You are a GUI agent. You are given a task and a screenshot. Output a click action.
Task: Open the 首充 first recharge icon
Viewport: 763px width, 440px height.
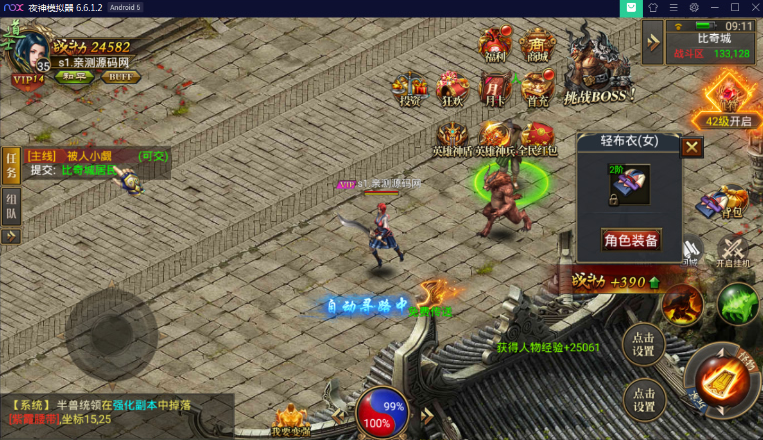(x=538, y=88)
